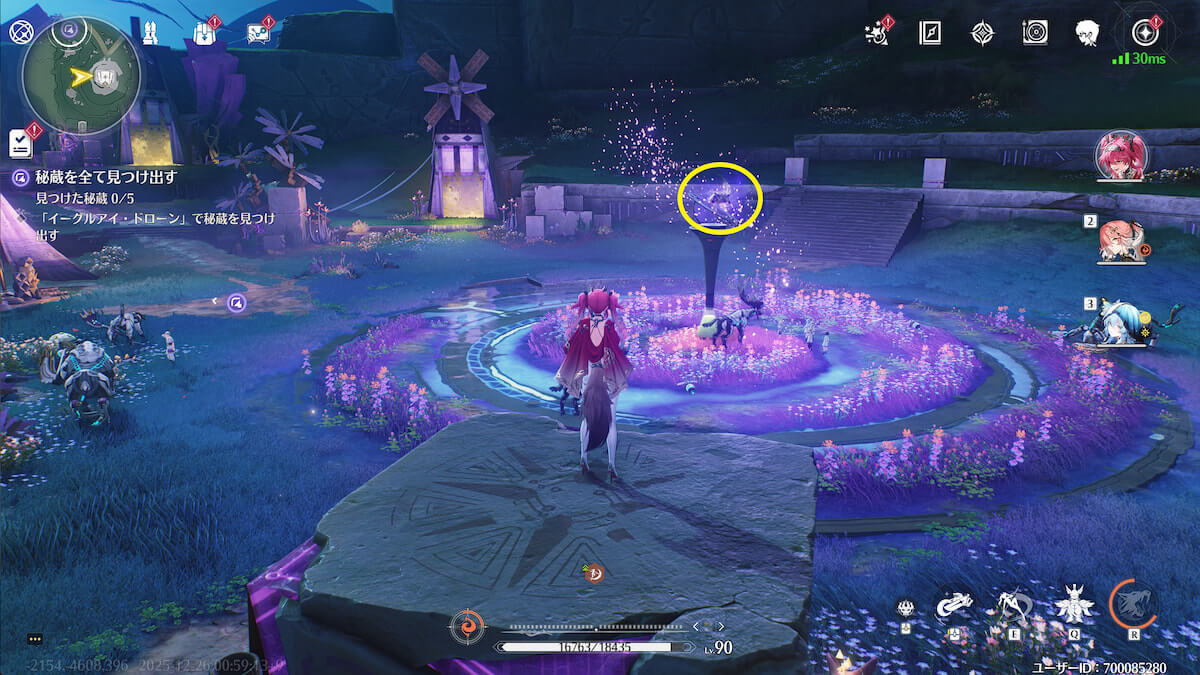The image size is (1200, 675).
Task: Open the chat bubble icon with alert
Action: (258, 33)
